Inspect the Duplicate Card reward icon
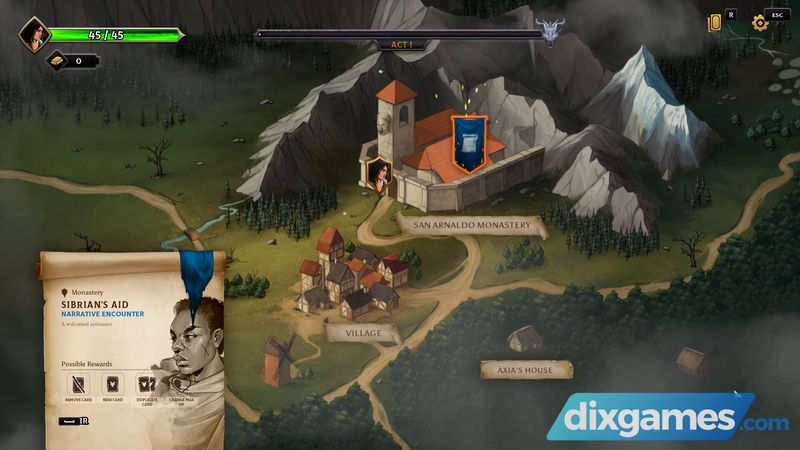Viewport: 800px width, 450px height. pos(147,385)
